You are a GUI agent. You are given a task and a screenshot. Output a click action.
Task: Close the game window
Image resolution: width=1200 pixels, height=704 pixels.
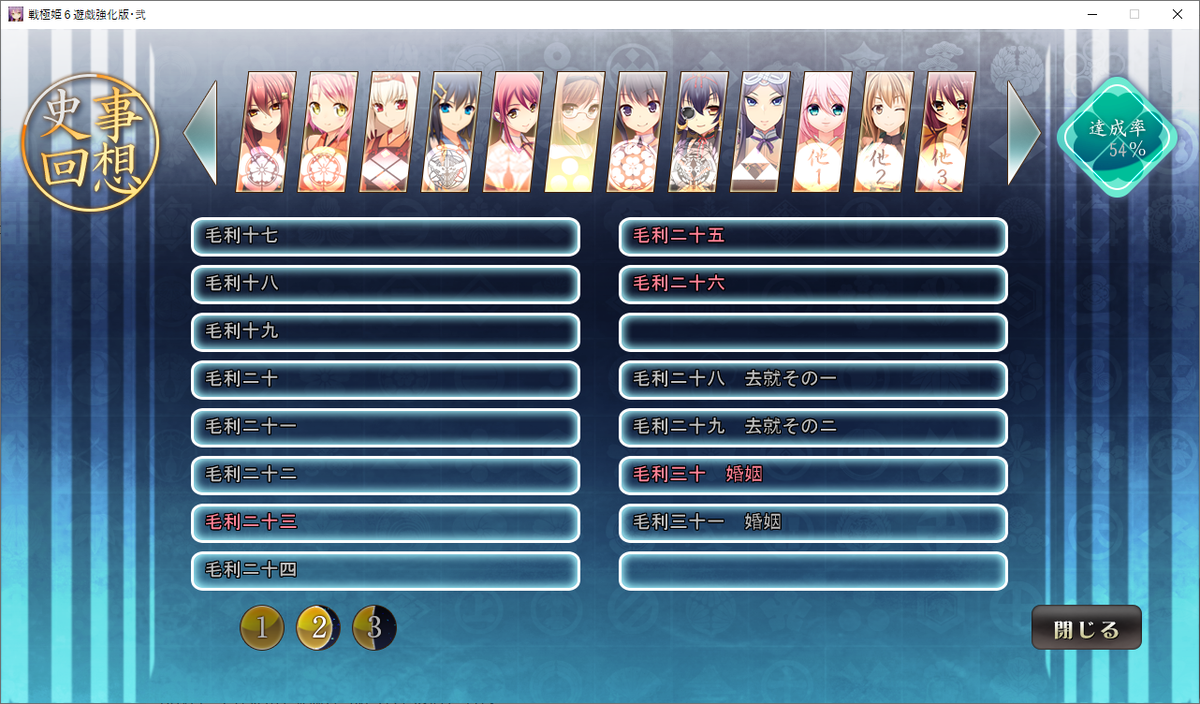point(1176,14)
